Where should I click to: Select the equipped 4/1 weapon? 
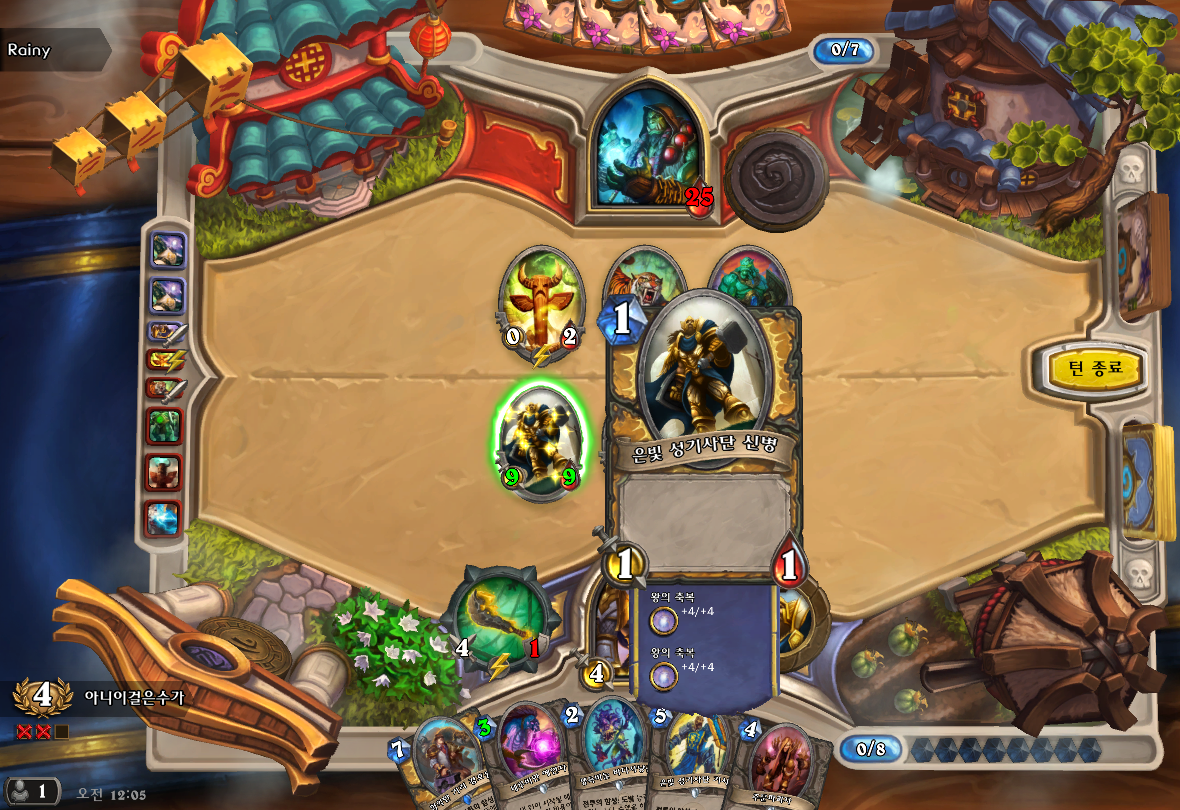pyautogui.click(x=499, y=621)
